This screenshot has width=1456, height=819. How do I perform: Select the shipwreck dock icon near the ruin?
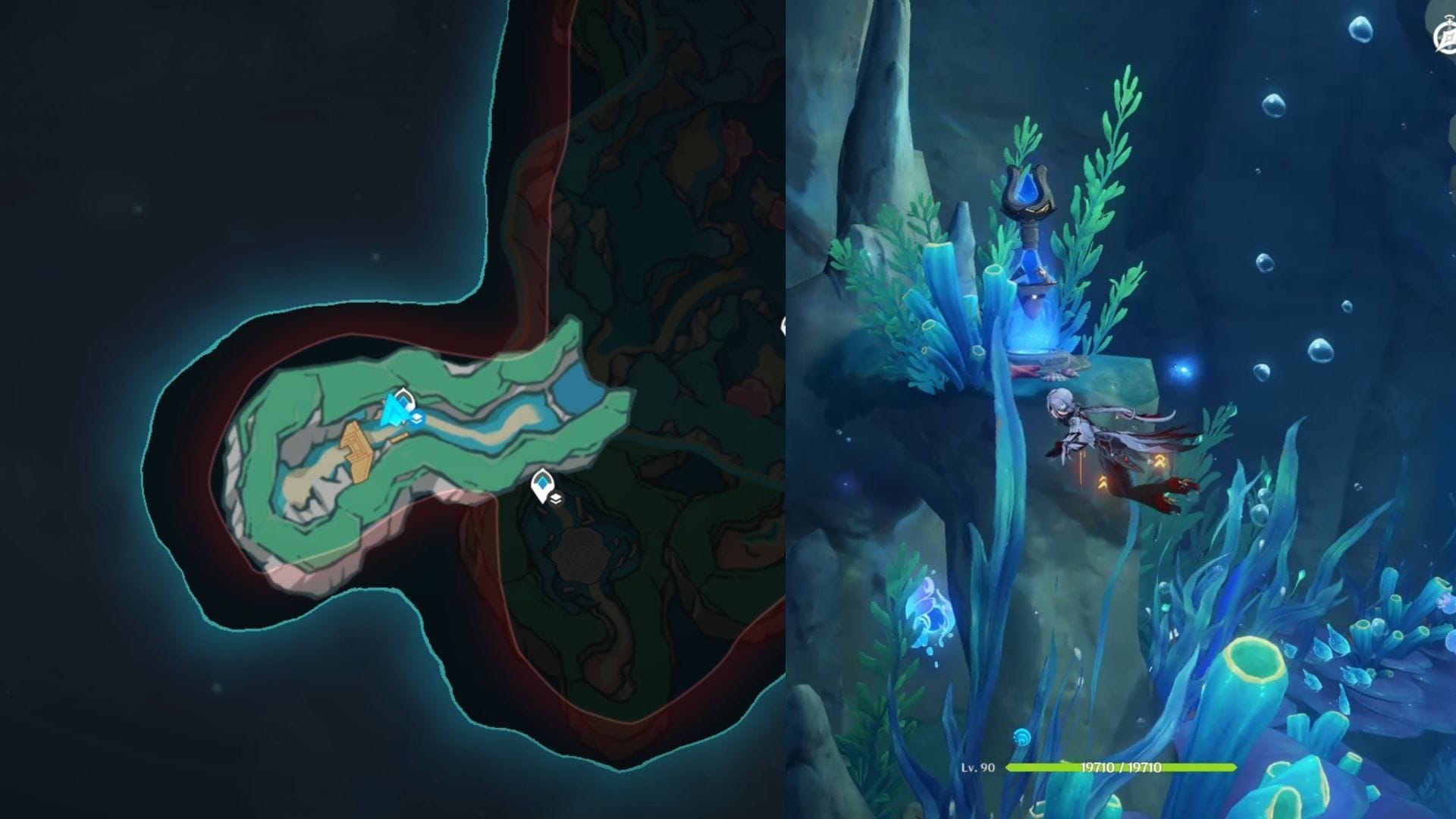click(402, 436)
